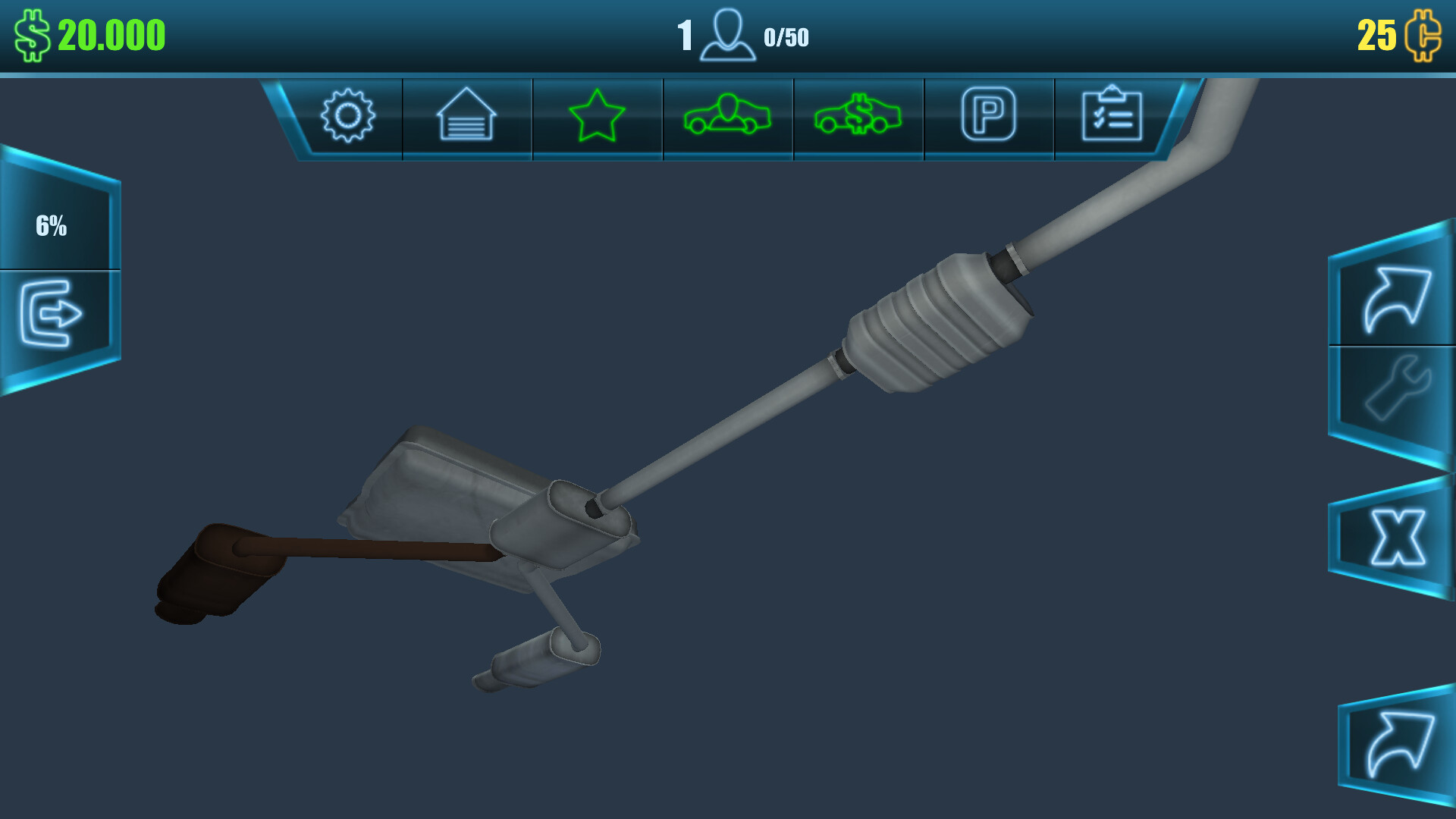
Task: Open the order list clipboard
Action: (1112, 115)
